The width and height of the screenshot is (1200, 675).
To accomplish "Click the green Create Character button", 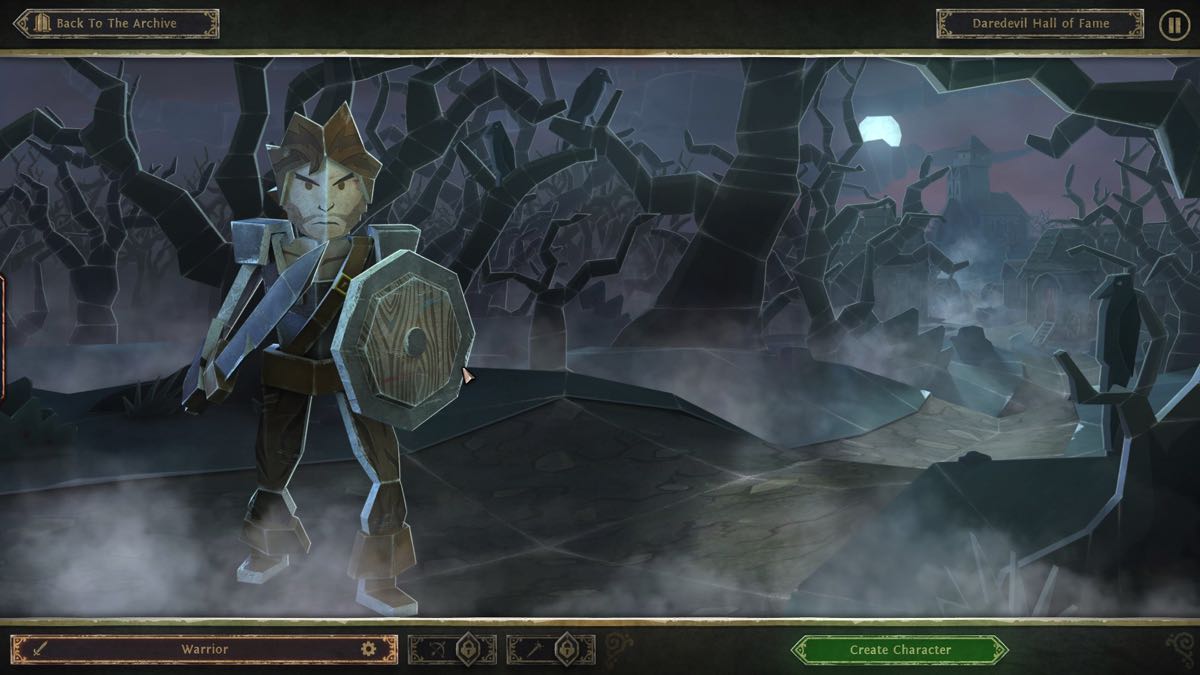I will click(x=899, y=650).
